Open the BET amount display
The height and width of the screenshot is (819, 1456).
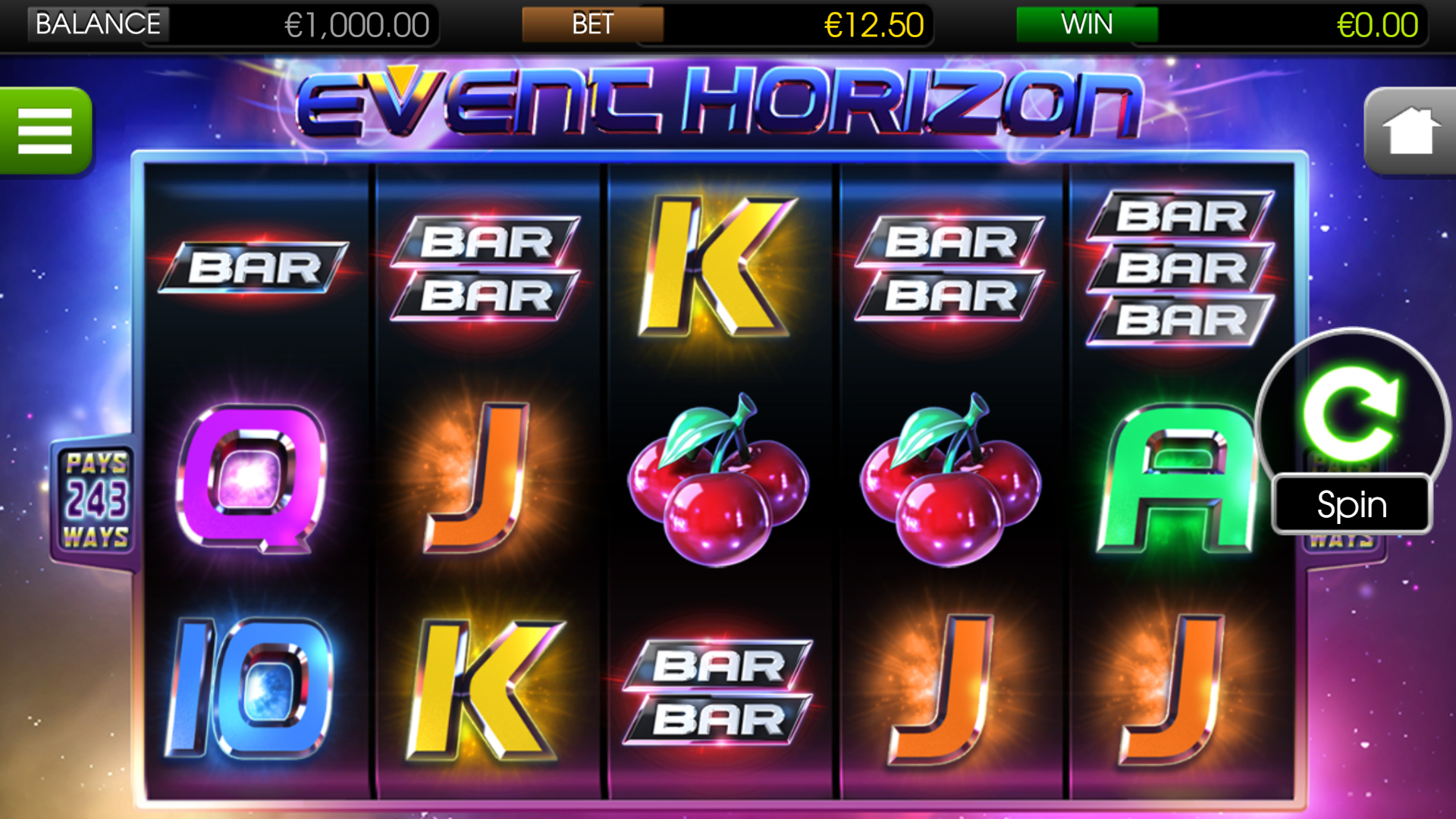pos(594,24)
